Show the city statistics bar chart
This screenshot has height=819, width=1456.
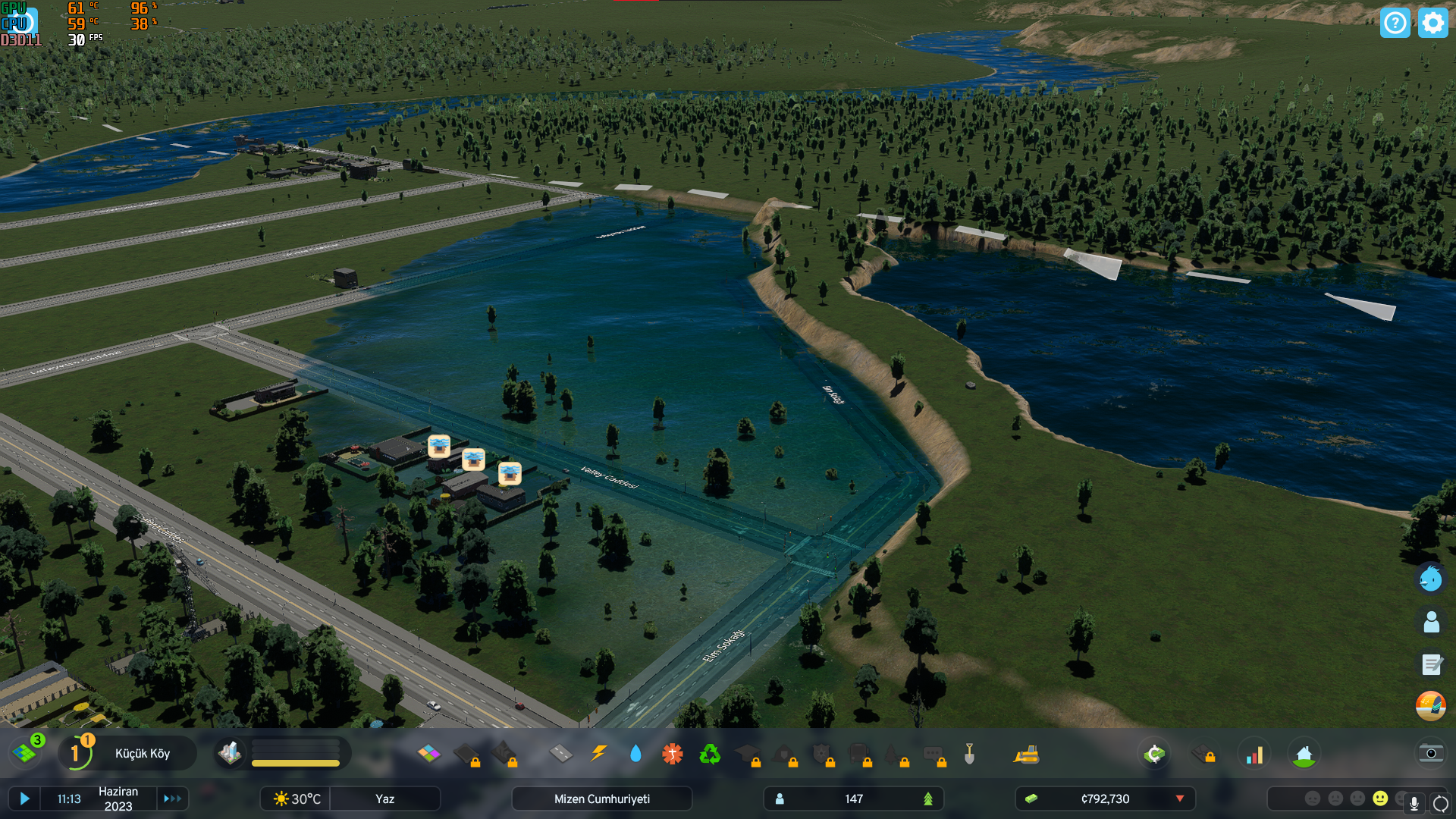click(x=1255, y=754)
